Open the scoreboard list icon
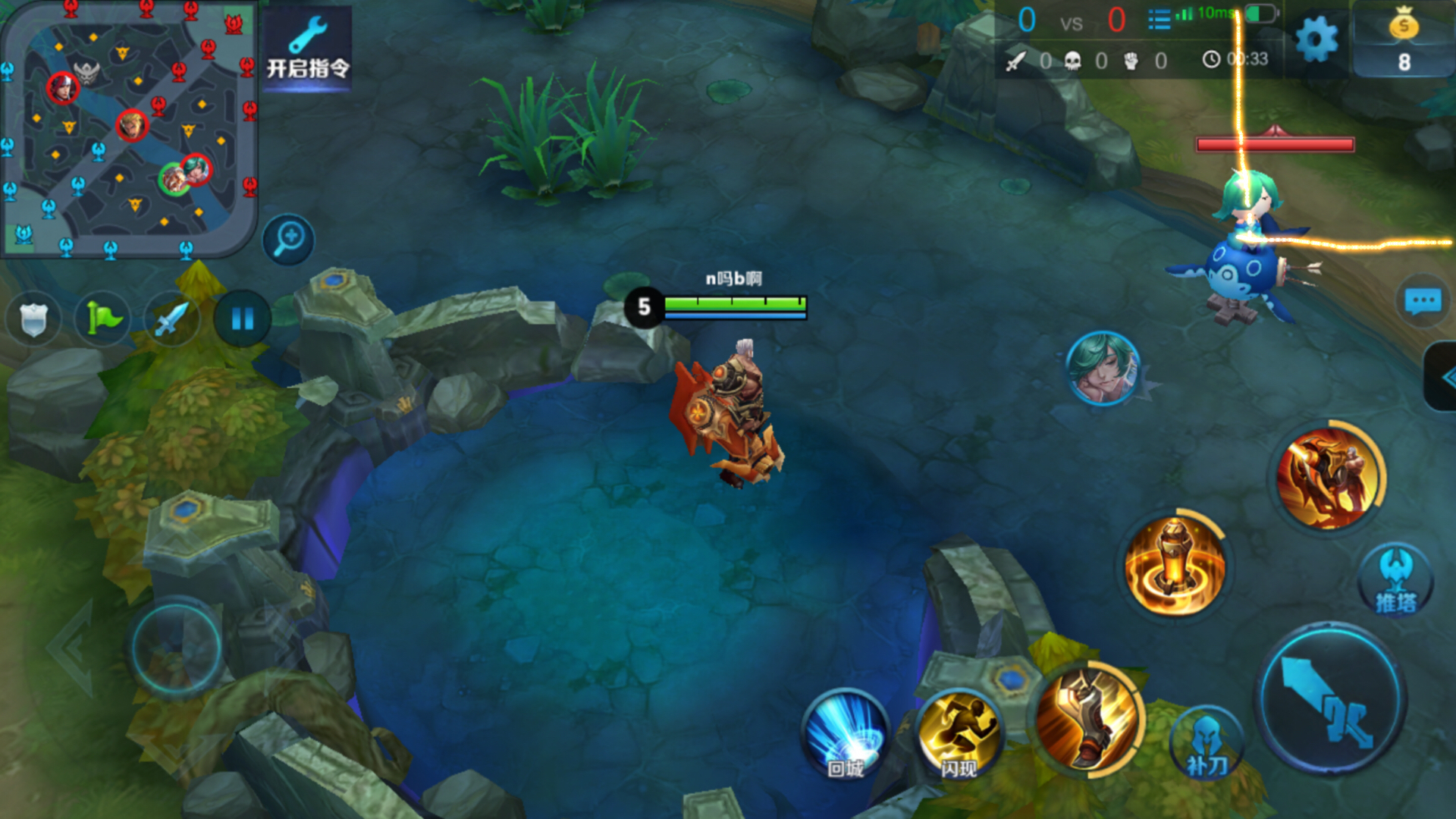The width and height of the screenshot is (1456, 819). (x=1159, y=19)
